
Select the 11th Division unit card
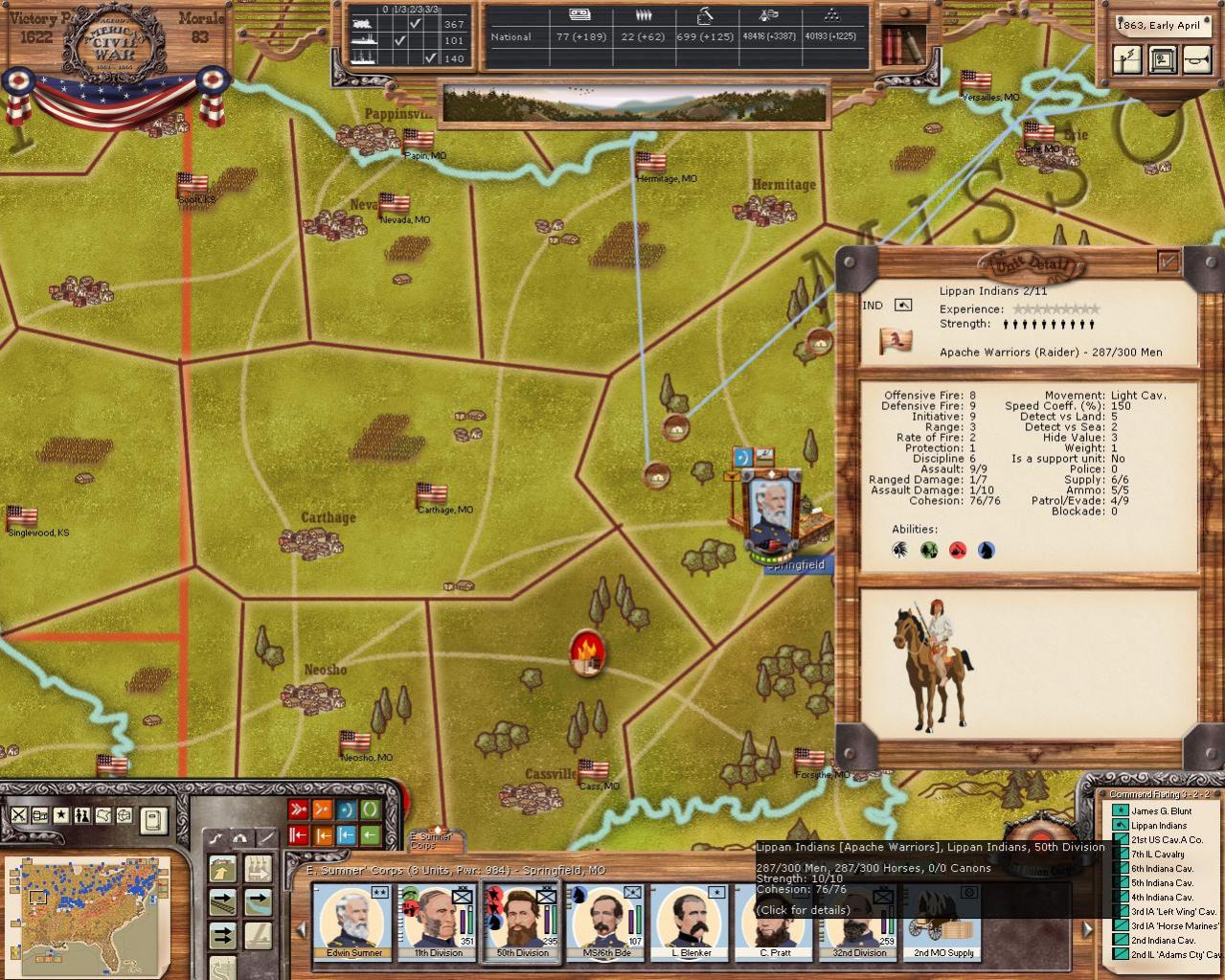[x=438, y=920]
